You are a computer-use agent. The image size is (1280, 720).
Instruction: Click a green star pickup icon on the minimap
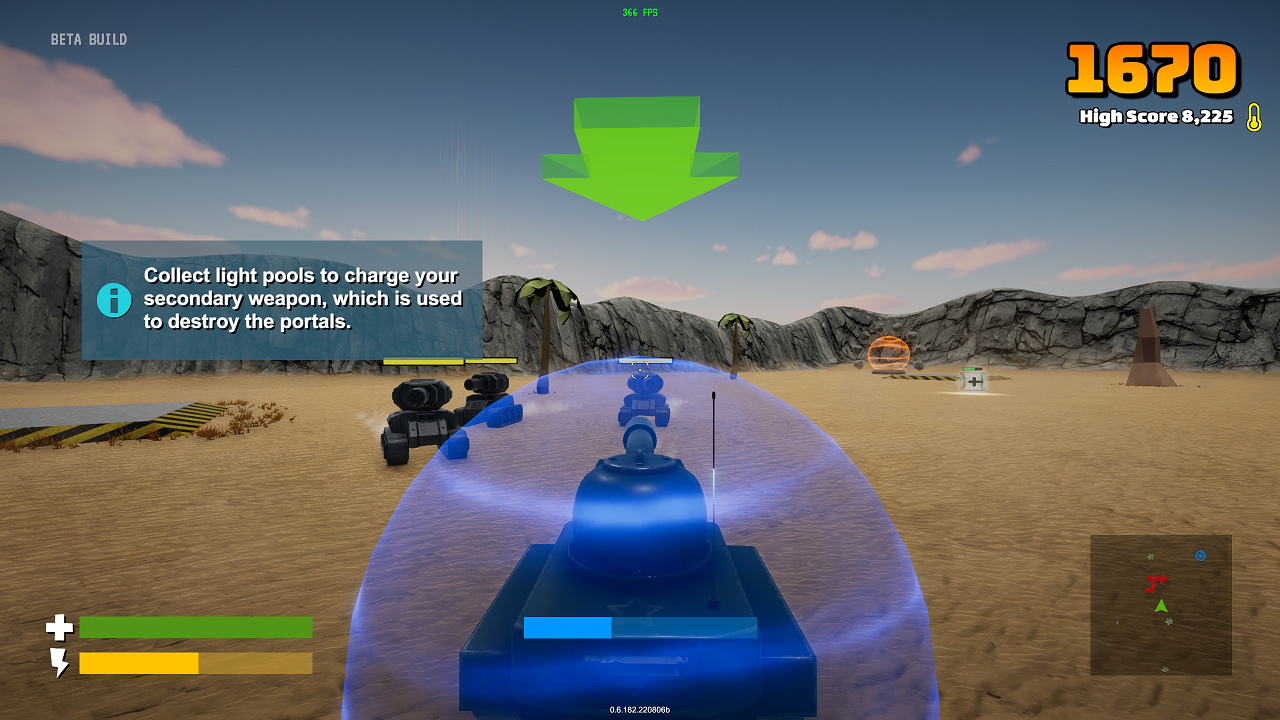point(1150,556)
